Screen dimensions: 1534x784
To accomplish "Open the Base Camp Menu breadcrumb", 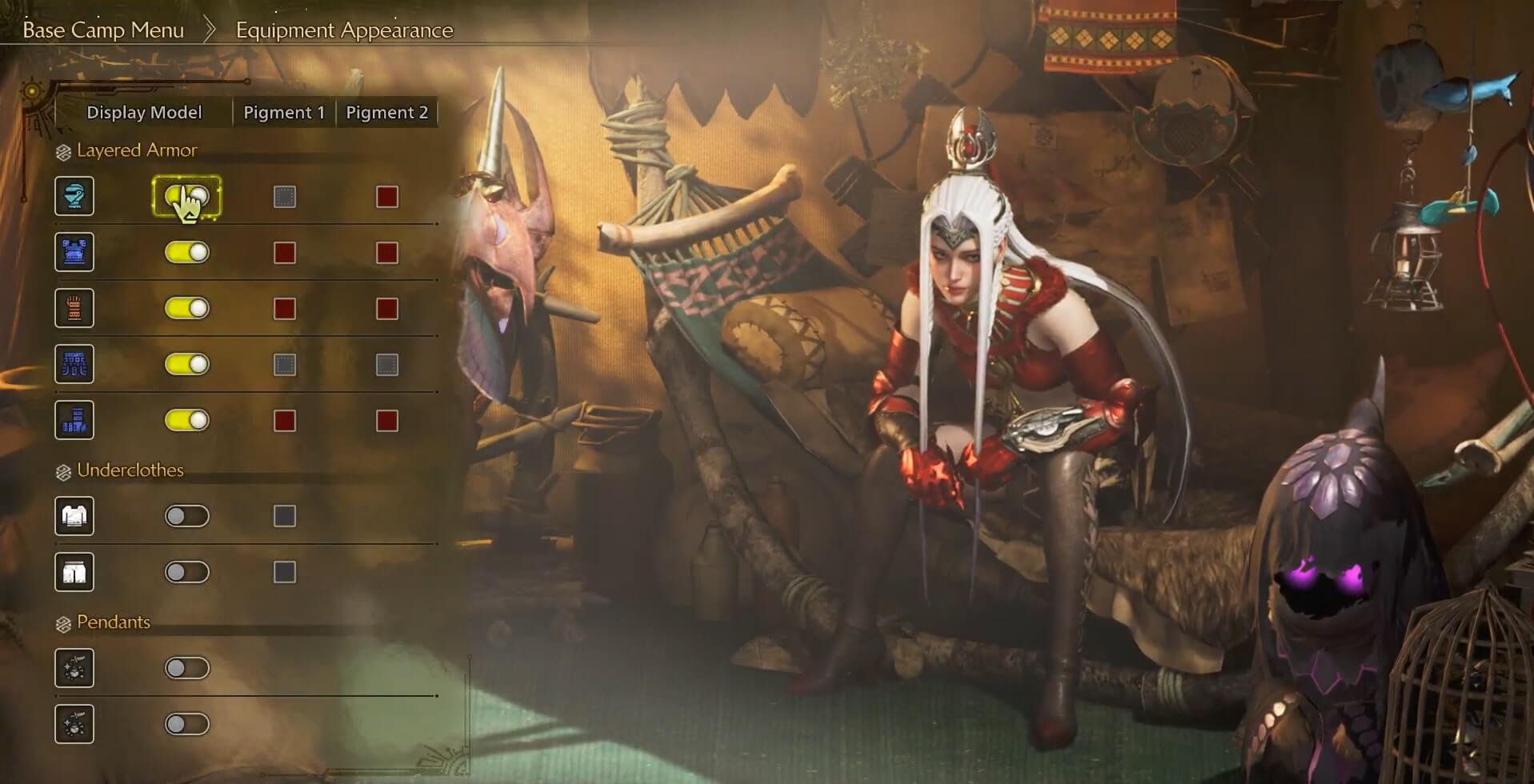I will point(103,30).
